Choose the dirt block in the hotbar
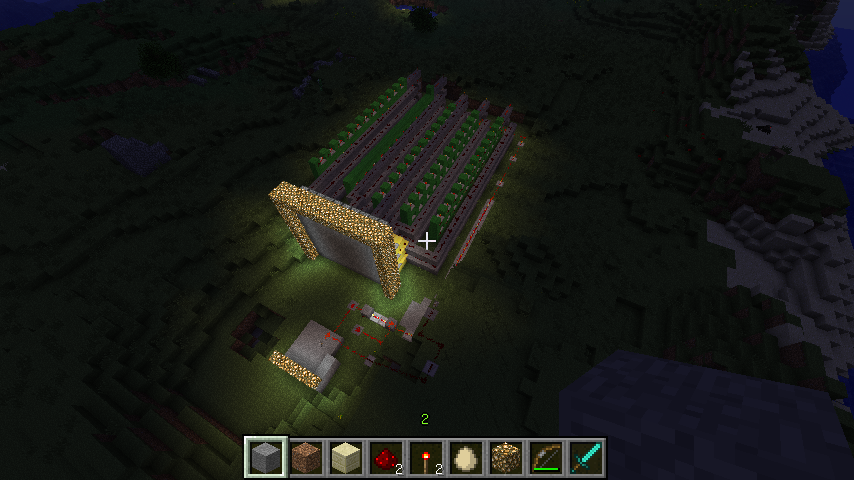854x480 pixels. (x=306, y=457)
